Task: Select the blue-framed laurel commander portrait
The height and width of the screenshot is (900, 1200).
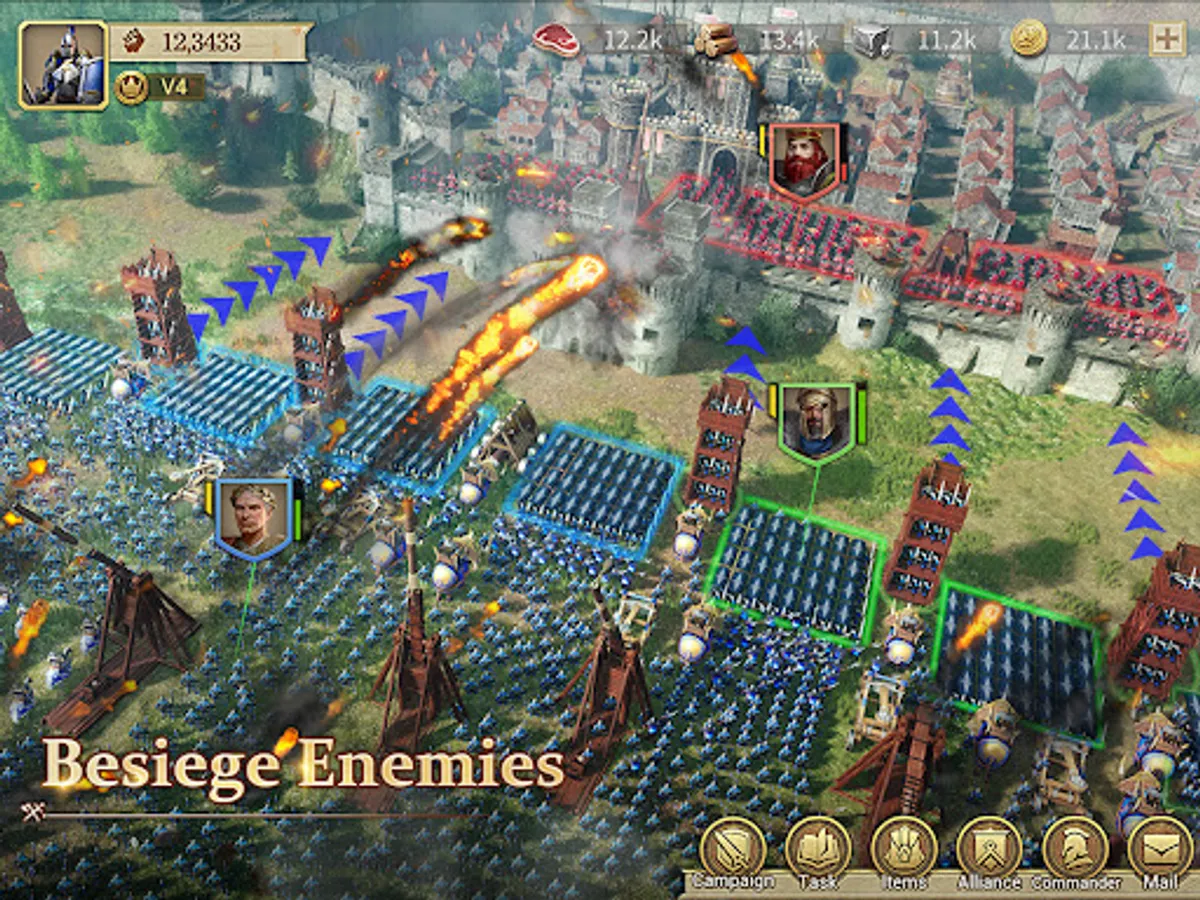Action: [253, 517]
